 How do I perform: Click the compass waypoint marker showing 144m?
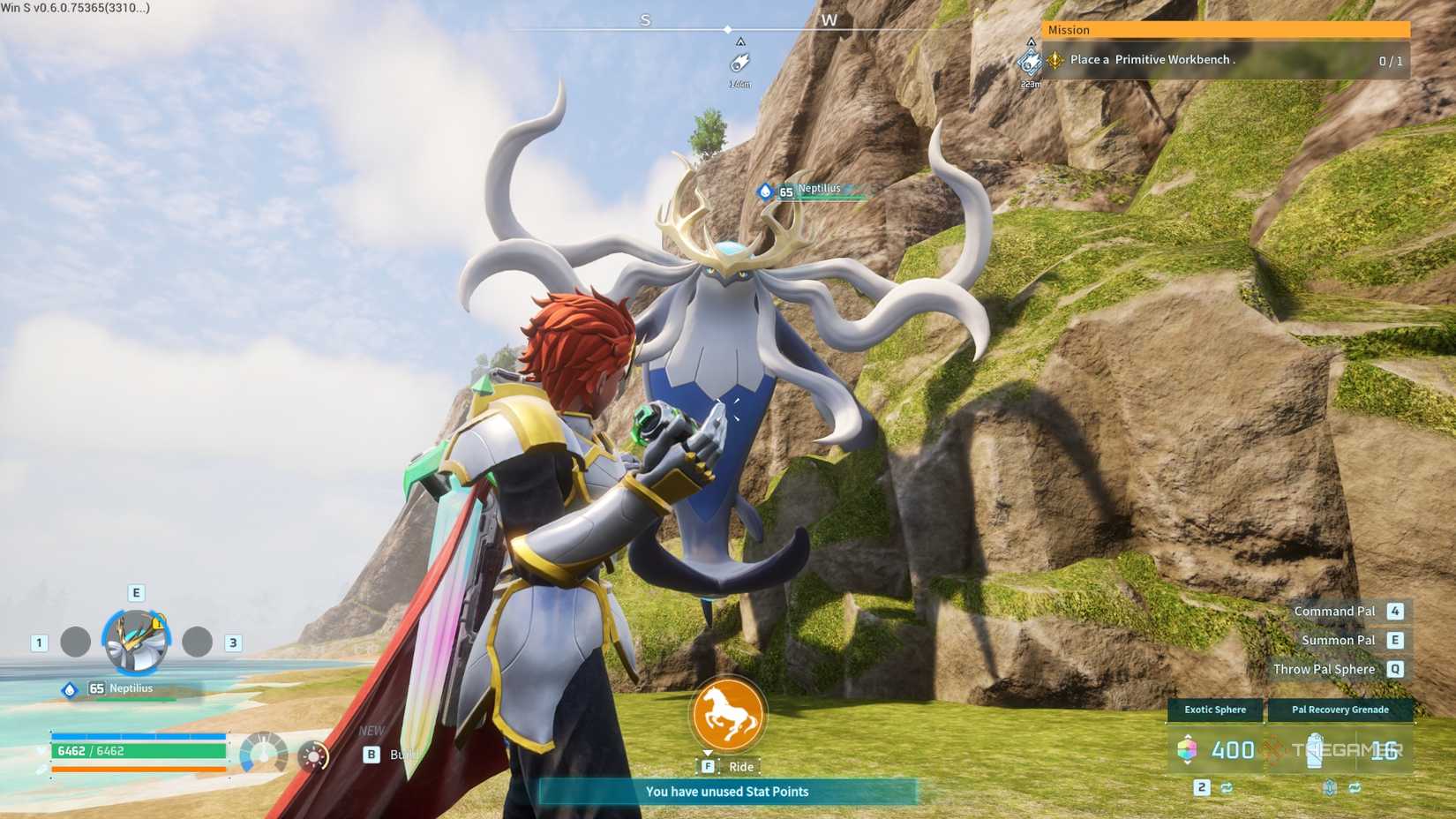coord(739,63)
